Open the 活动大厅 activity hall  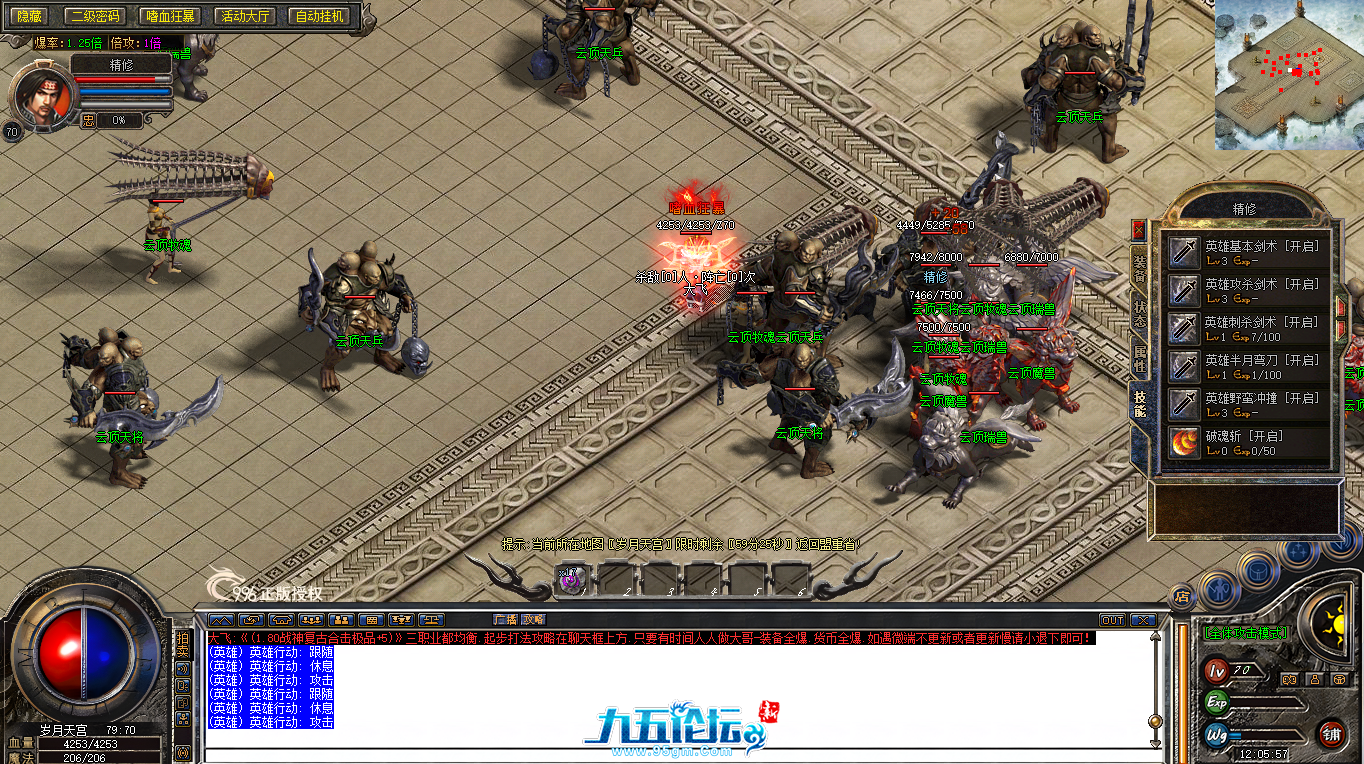pos(243,16)
